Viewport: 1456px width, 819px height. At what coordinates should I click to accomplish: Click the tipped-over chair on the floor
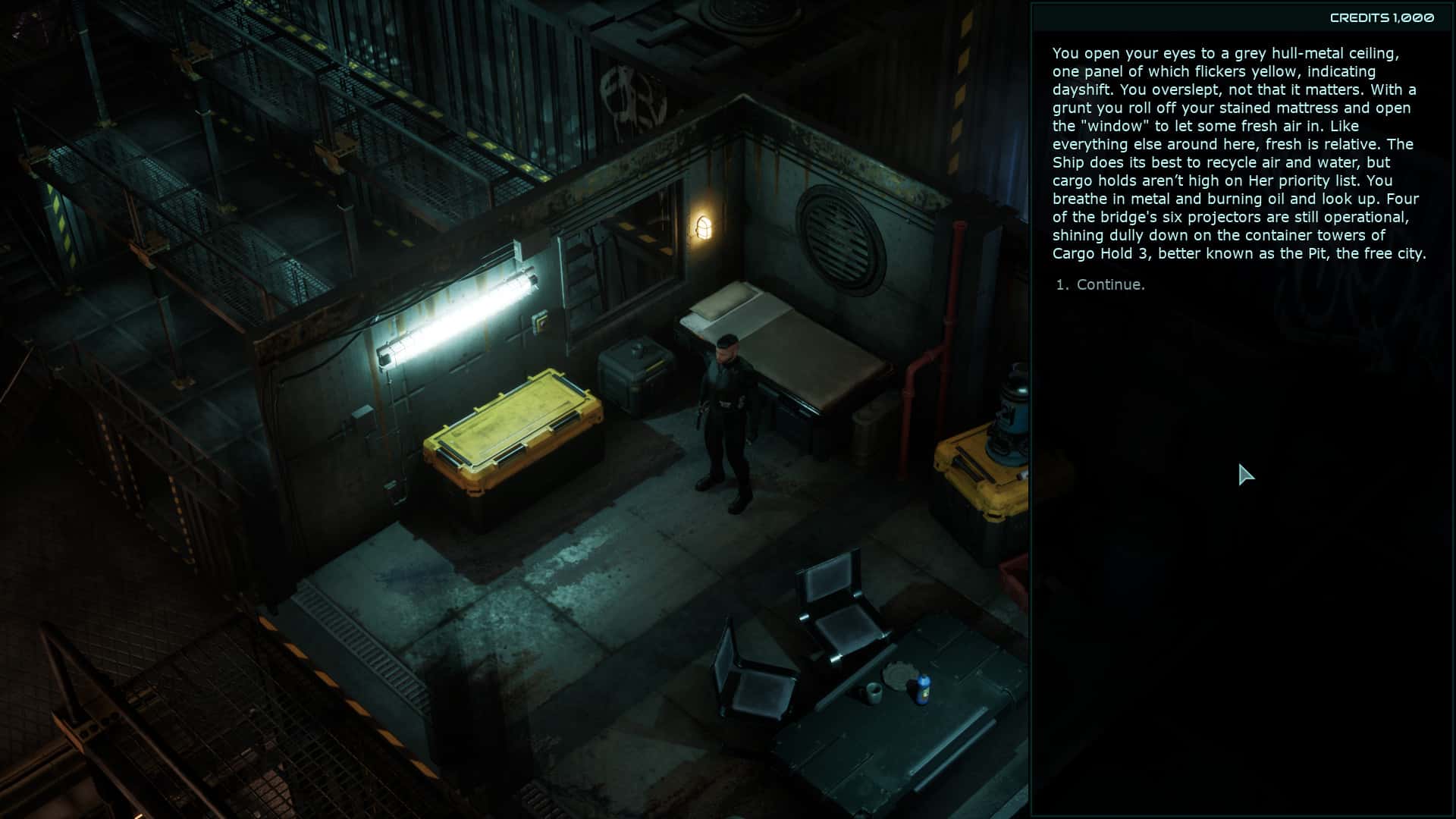click(x=751, y=667)
